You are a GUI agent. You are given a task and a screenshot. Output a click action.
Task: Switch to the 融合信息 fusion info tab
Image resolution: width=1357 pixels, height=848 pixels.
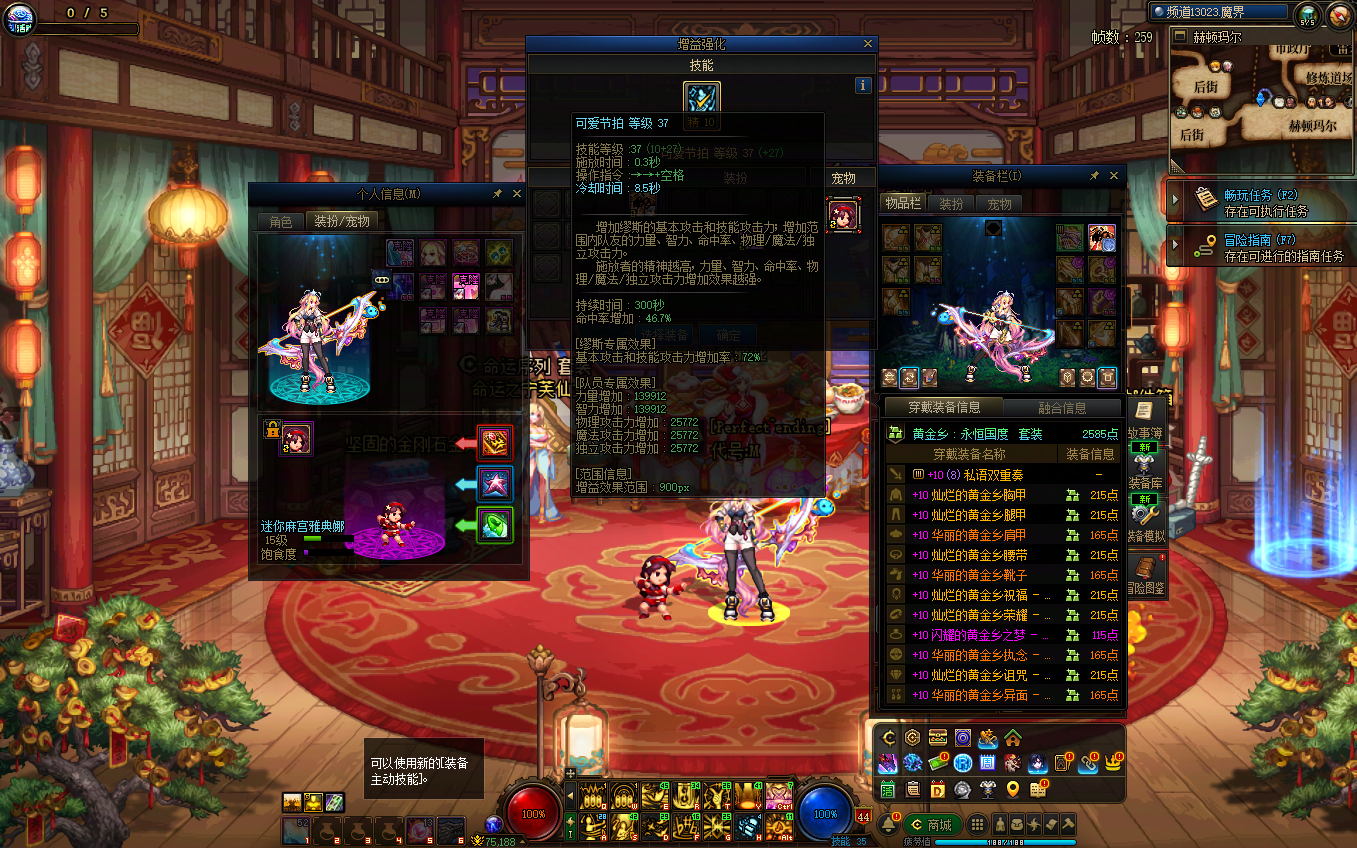(x=1061, y=408)
